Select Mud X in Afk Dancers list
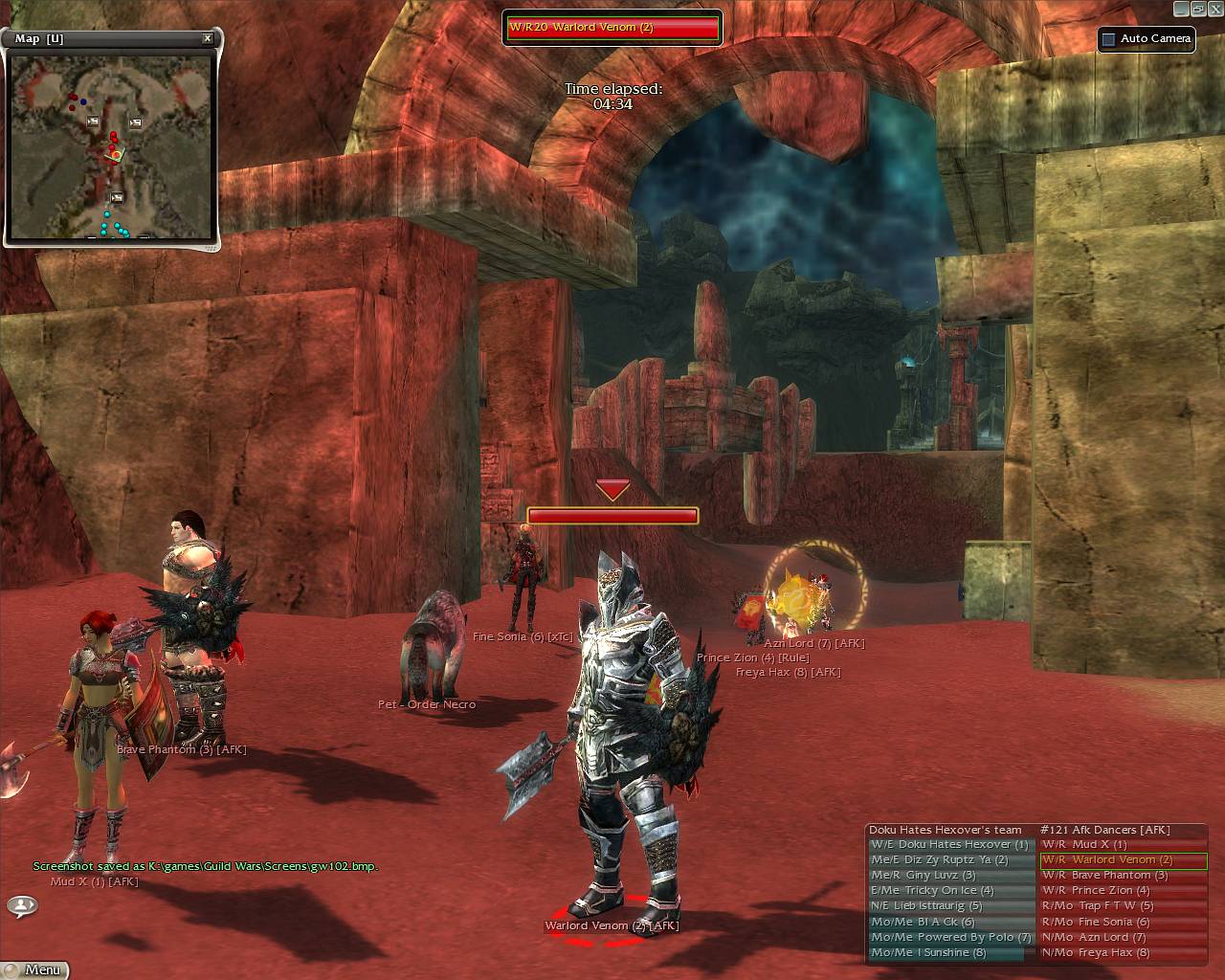The image size is (1225, 980). tap(1122, 845)
